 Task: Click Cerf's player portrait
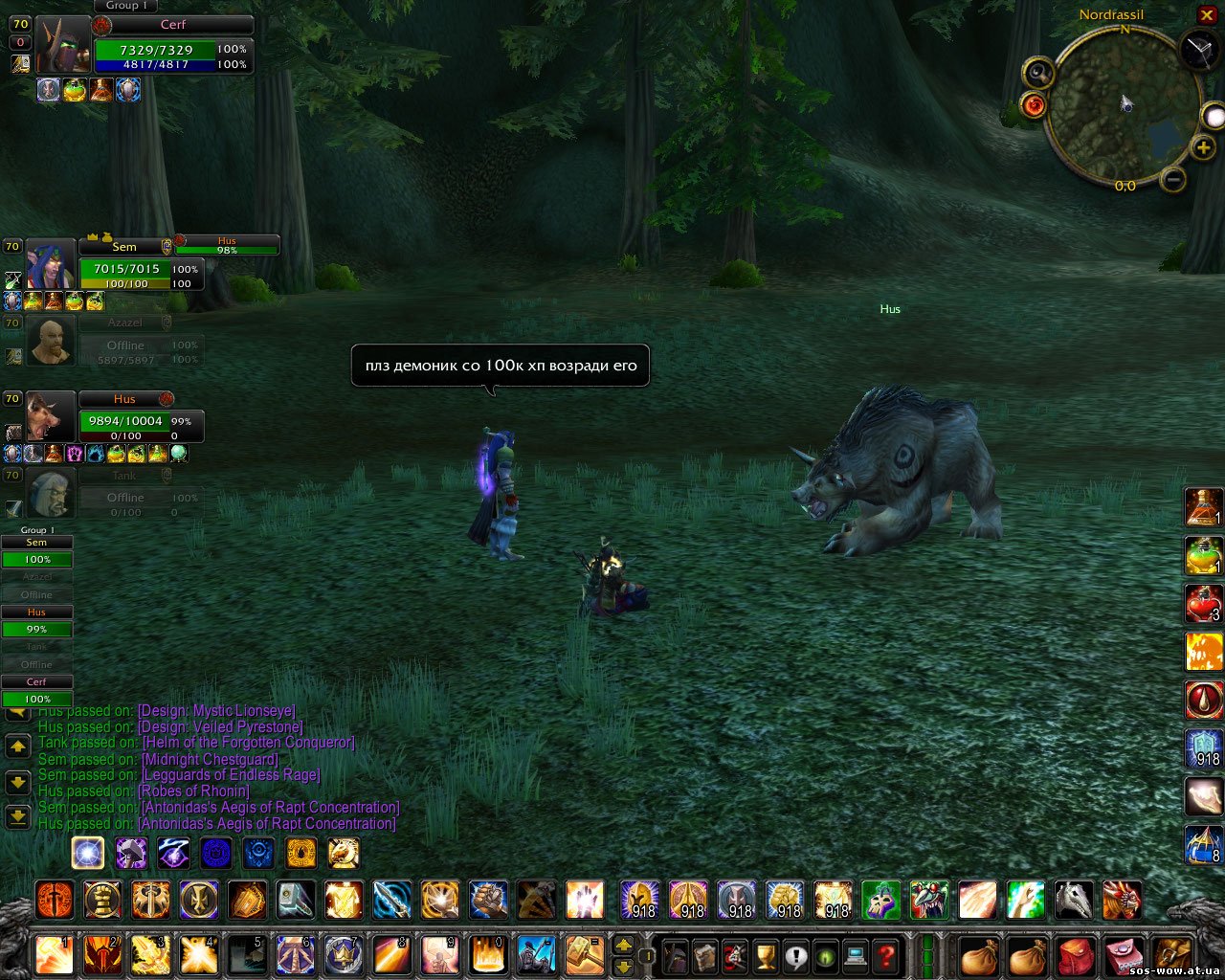pyautogui.click(x=63, y=46)
